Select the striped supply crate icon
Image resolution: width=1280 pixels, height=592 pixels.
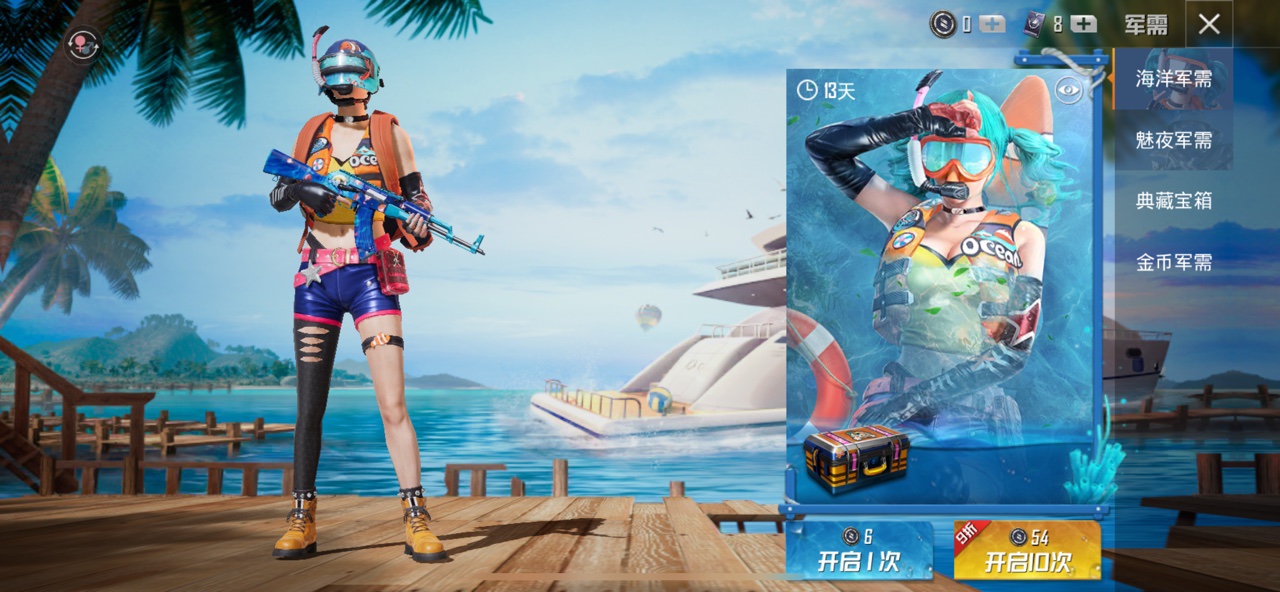[856, 459]
